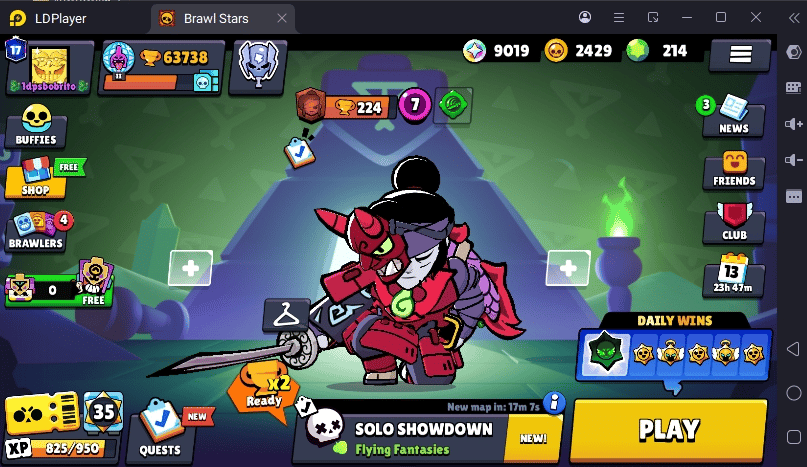807x467 pixels.
Task: Open the Brawlers collection
Action: 38,229
